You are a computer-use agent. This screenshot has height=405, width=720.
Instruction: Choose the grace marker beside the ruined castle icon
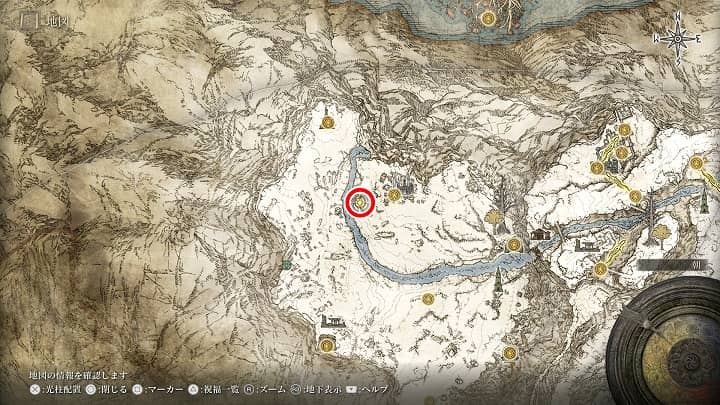394,194
